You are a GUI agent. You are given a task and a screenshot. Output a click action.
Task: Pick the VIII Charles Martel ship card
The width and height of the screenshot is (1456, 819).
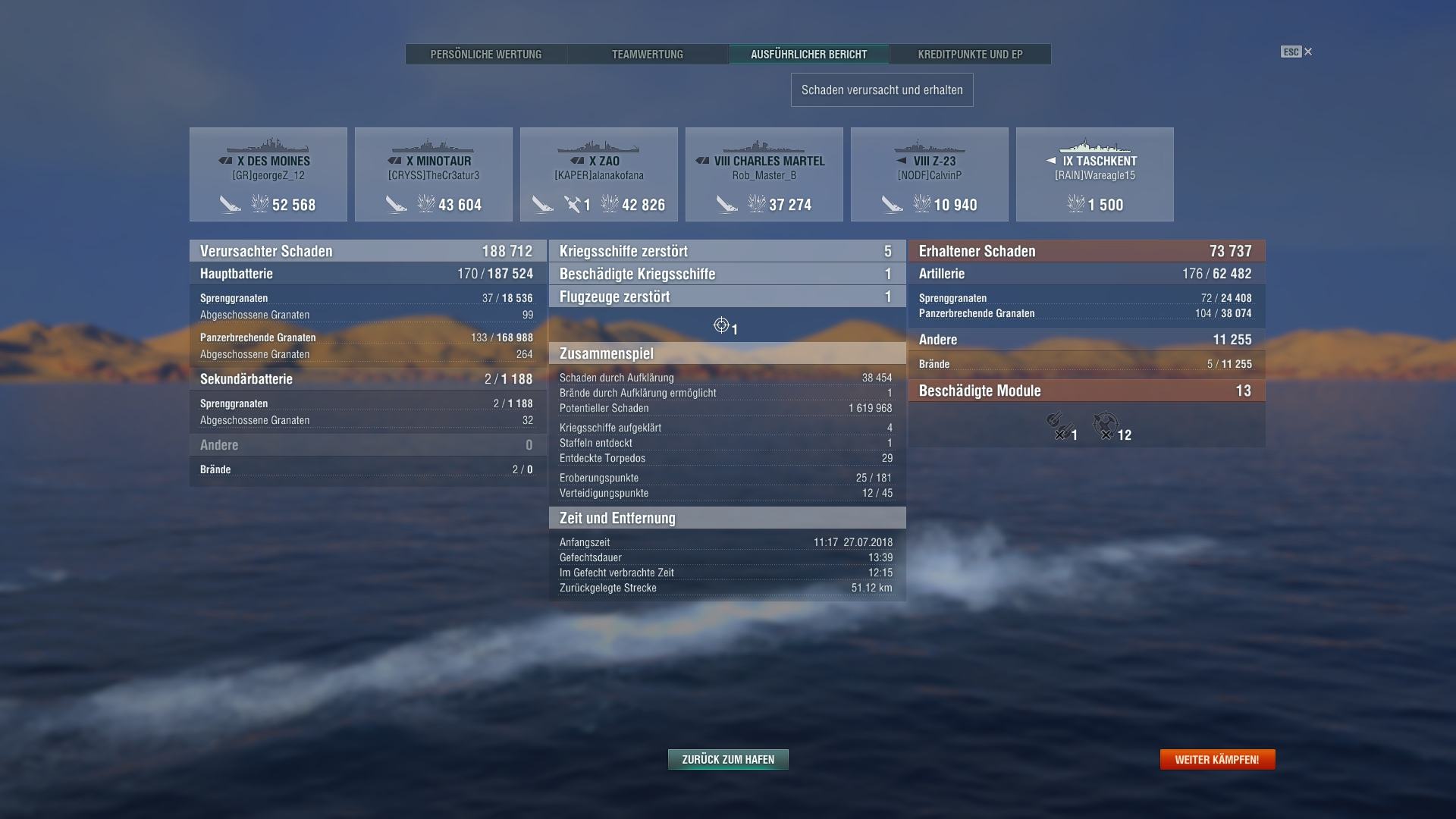pos(764,174)
